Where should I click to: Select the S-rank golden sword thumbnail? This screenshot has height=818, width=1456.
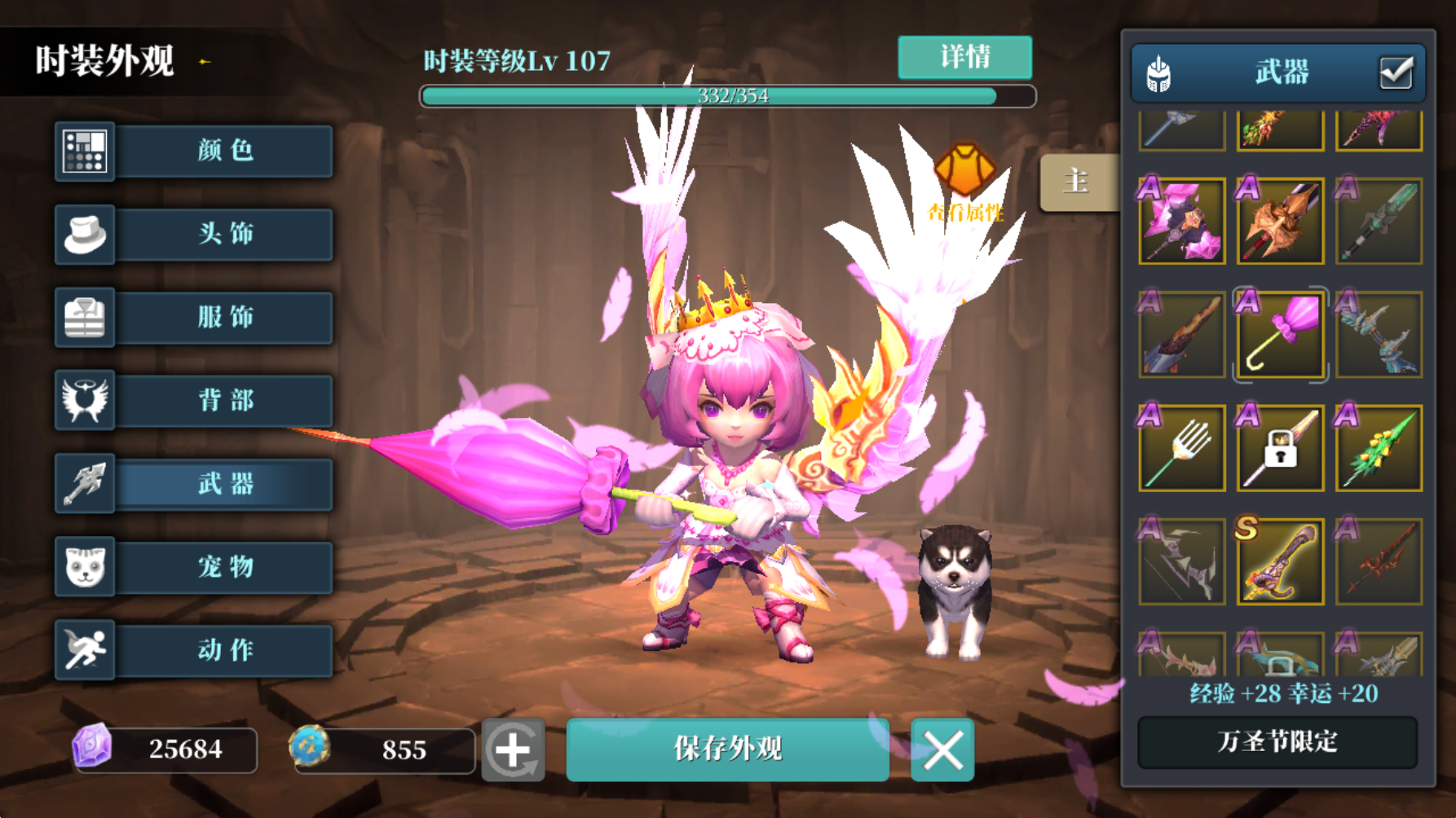click(x=1278, y=563)
